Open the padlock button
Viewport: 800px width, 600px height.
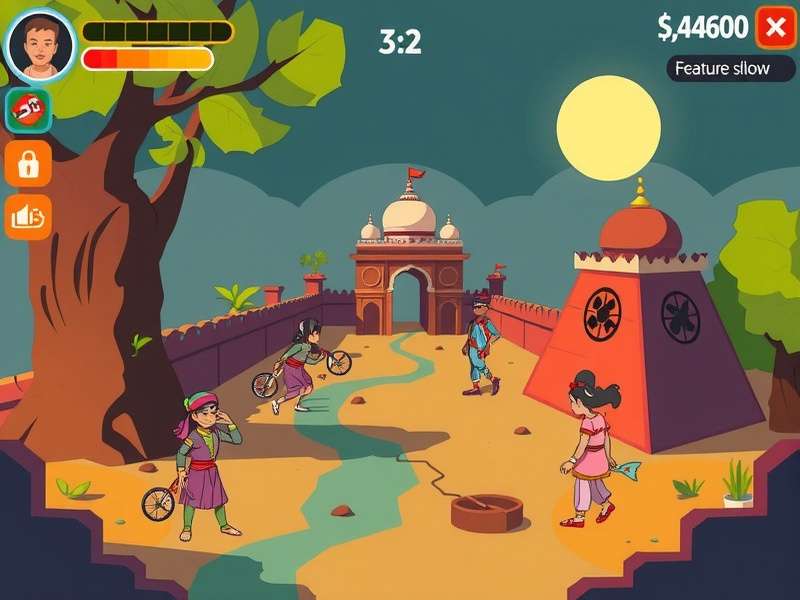pos(28,163)
